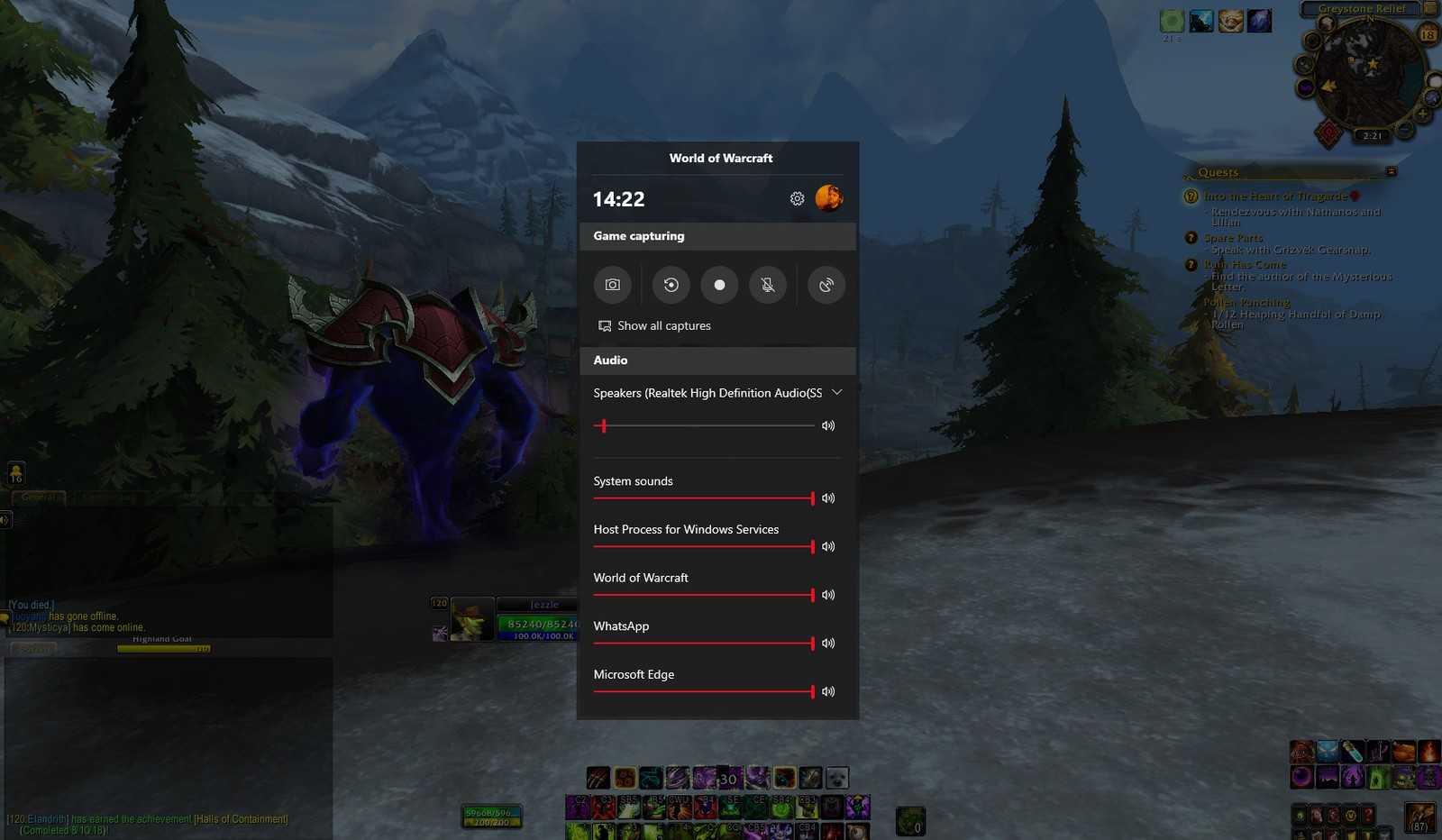This screenshot has height=840, width=1442.
Task: Mute World of Warcraft audio
Action: [x=828, y=595]
